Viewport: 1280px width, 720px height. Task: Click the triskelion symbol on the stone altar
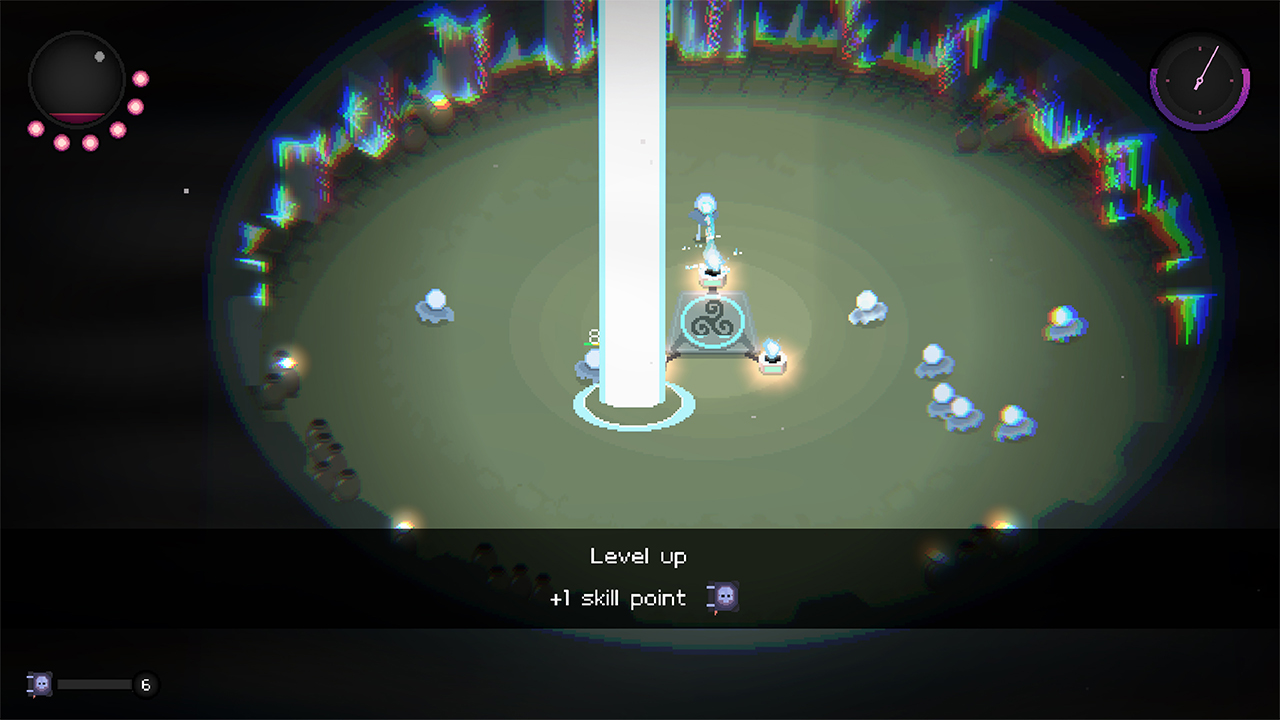coord(713,320)
